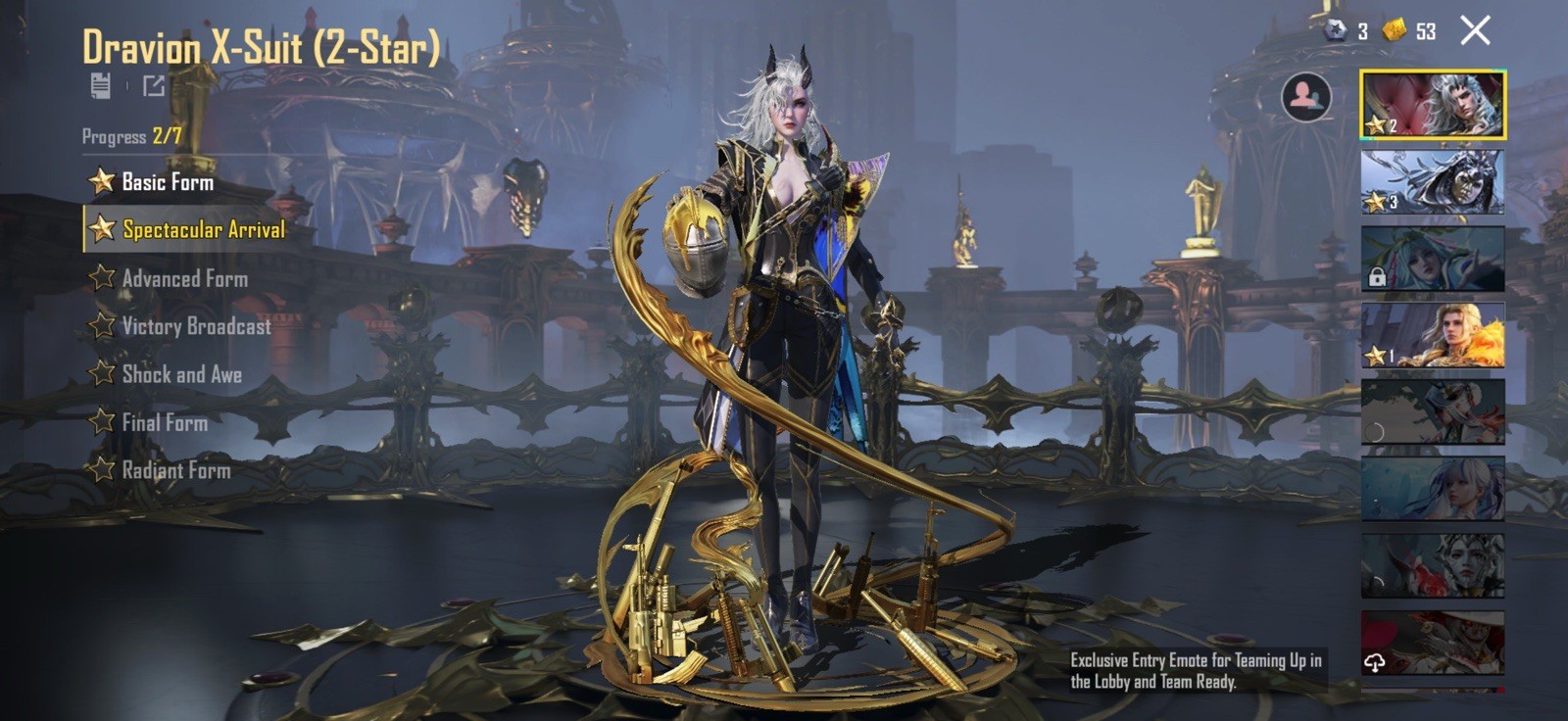
Task: Select the locked teal-haired suit thumbnail
Action: point(1433,259)
